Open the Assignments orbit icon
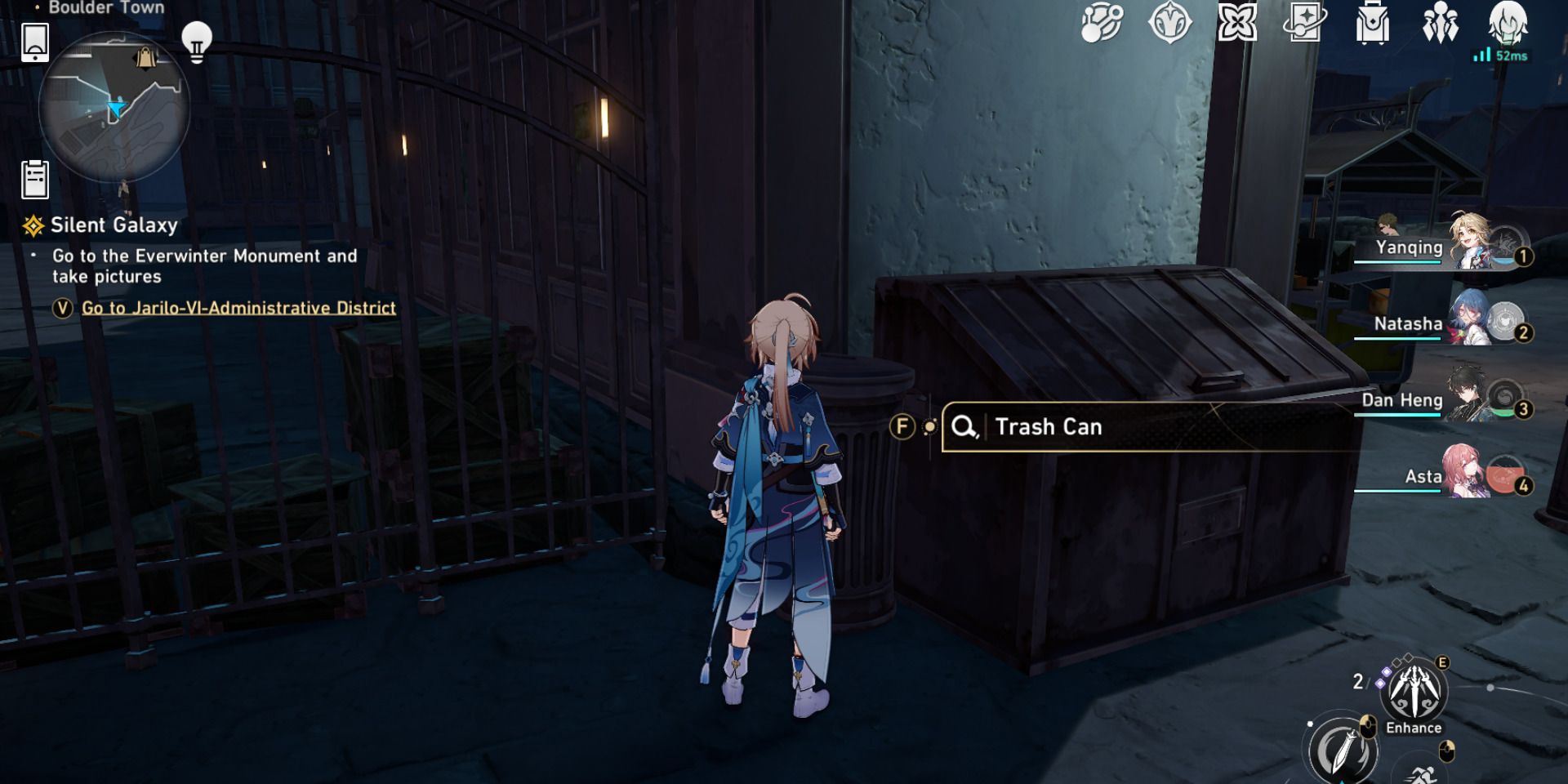Screen dimensions: 1568x784 (x=1101, y=24)
